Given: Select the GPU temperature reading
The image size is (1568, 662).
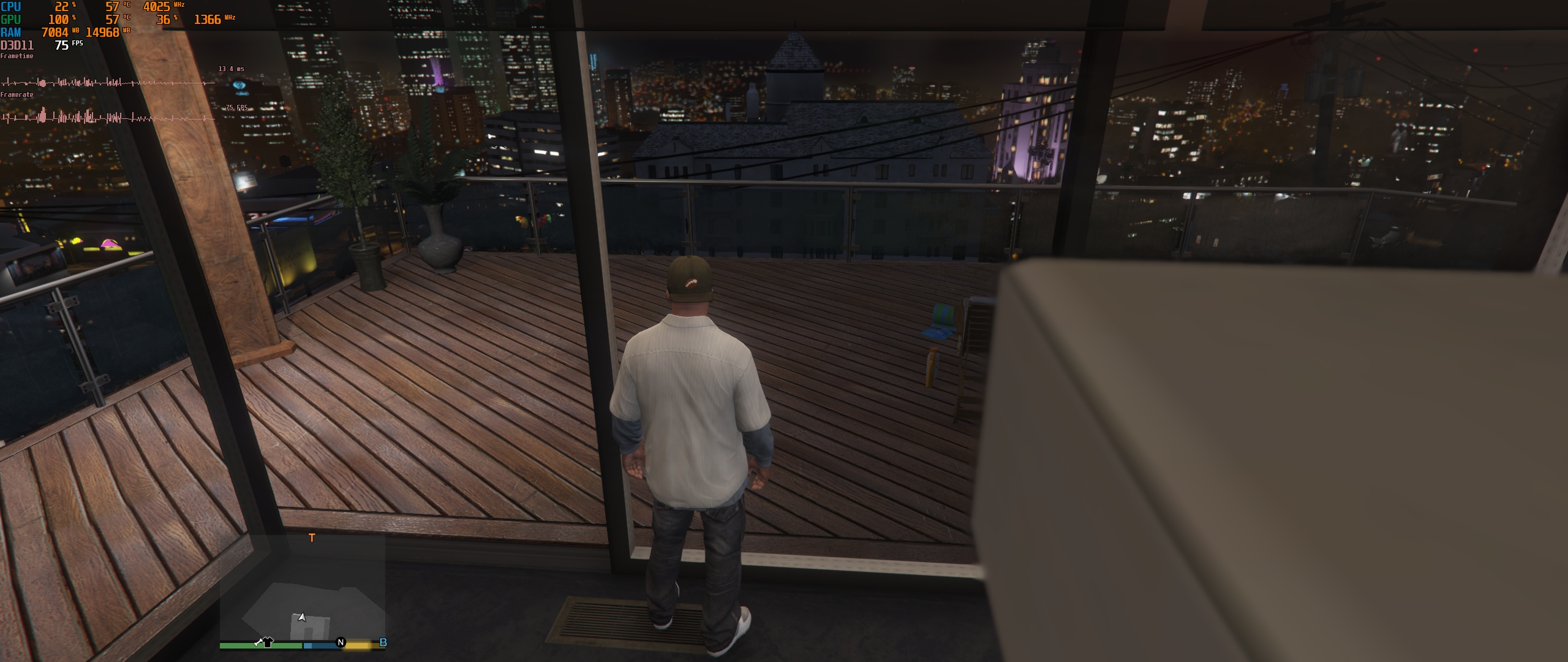Looking at the screenshot, I should (111, 20).
